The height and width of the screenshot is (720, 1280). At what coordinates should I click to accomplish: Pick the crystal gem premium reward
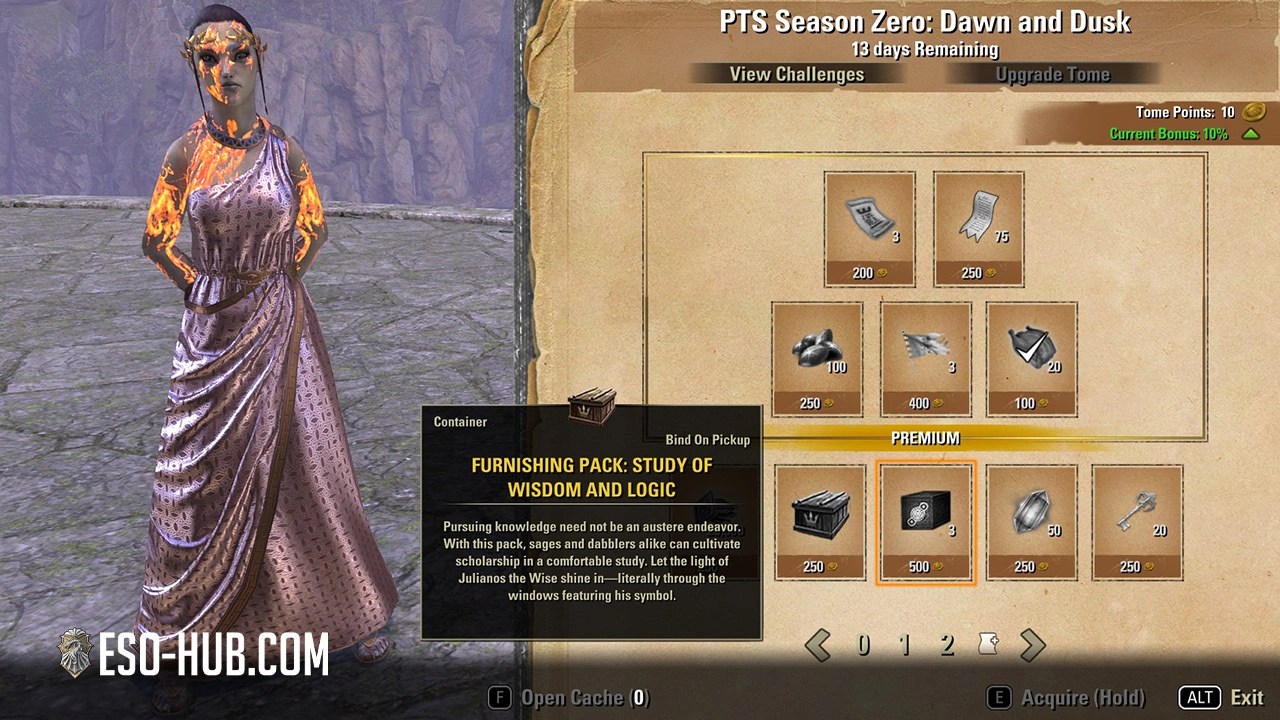pos(1032,522)
